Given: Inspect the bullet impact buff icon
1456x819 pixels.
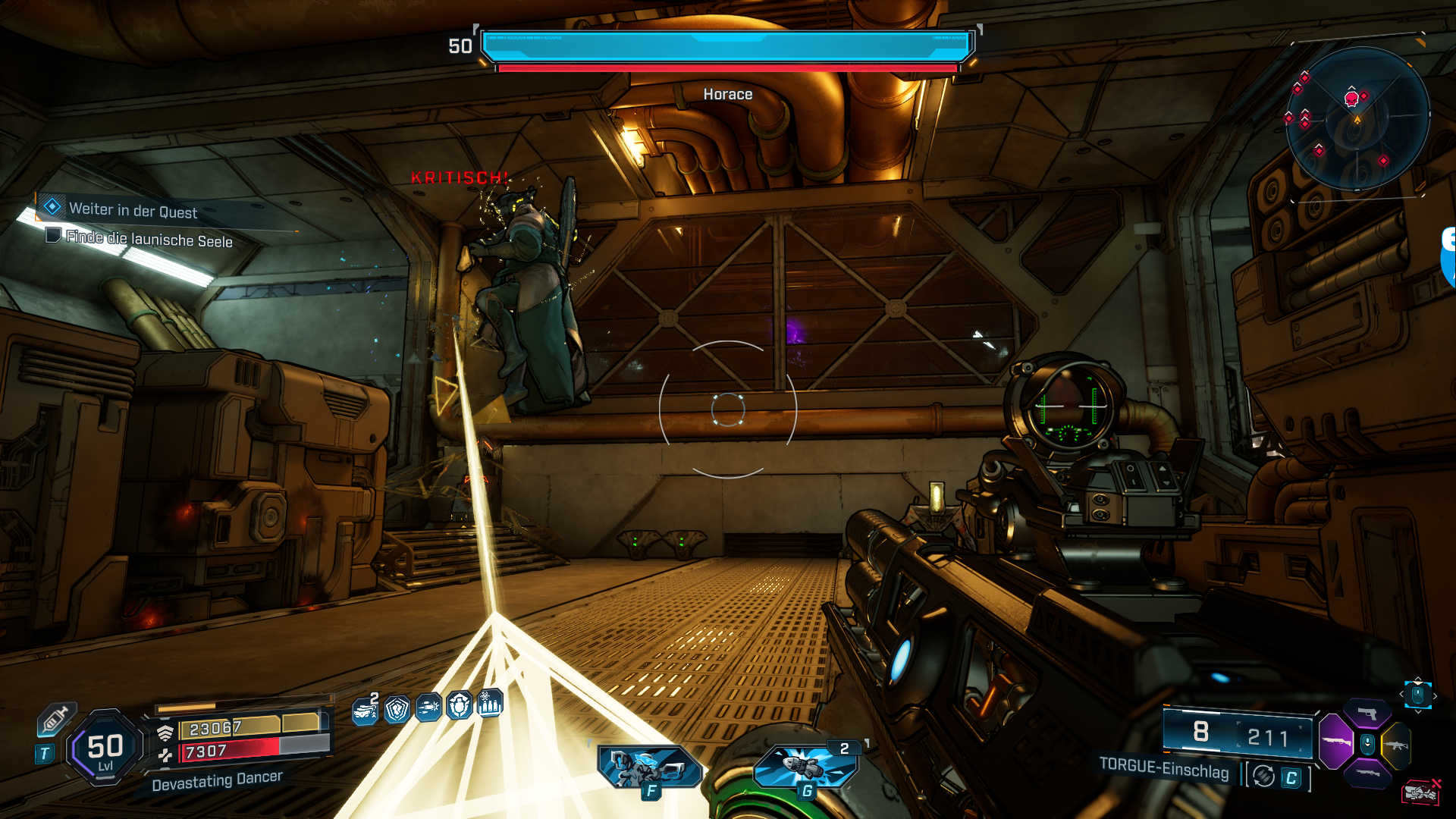Looking at the screenshot, I should (428, 708).
